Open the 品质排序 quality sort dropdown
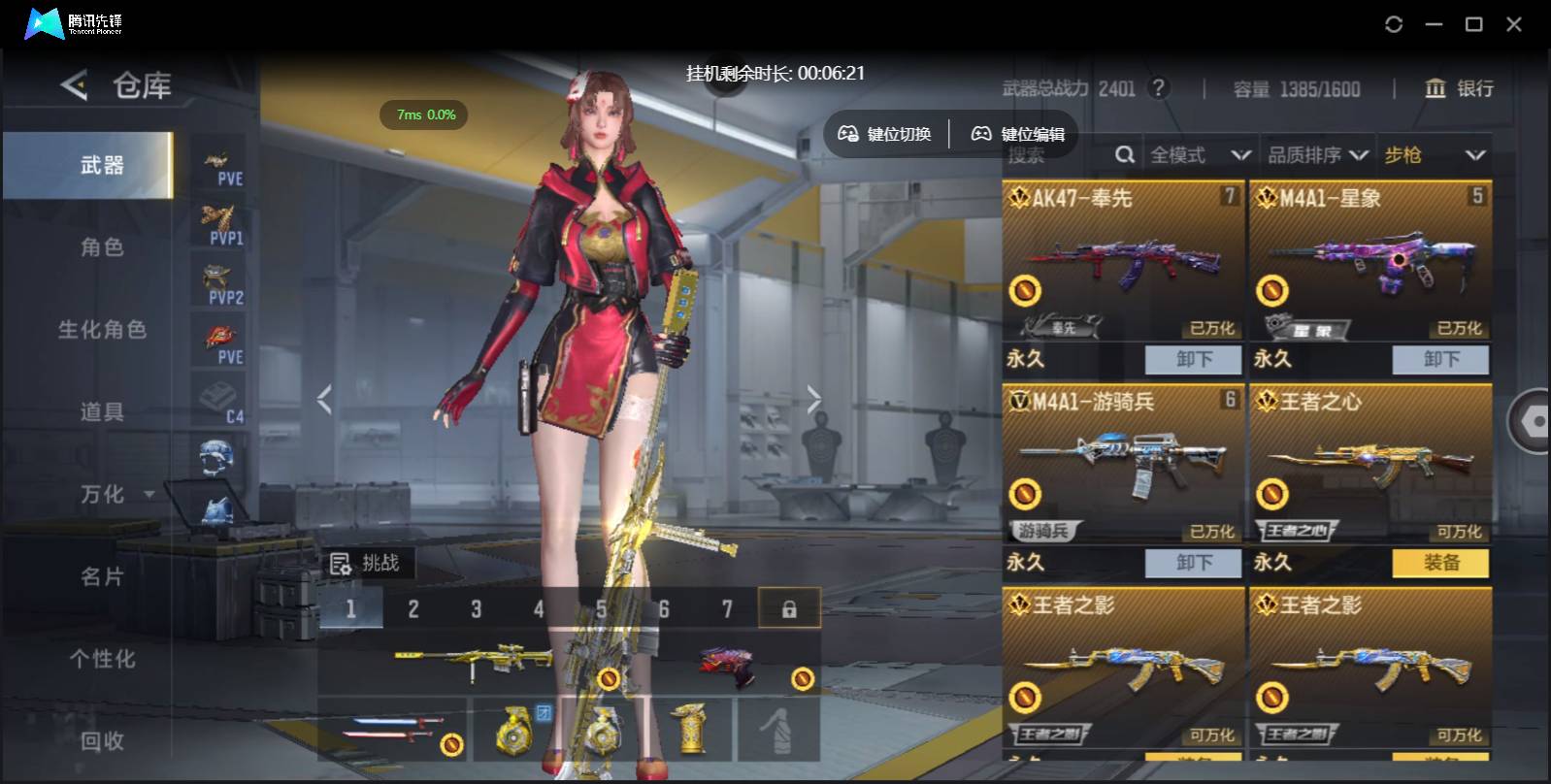The width and height of the screenshot is (1551, 784). pyautogui.click(x=1317, y=155)
